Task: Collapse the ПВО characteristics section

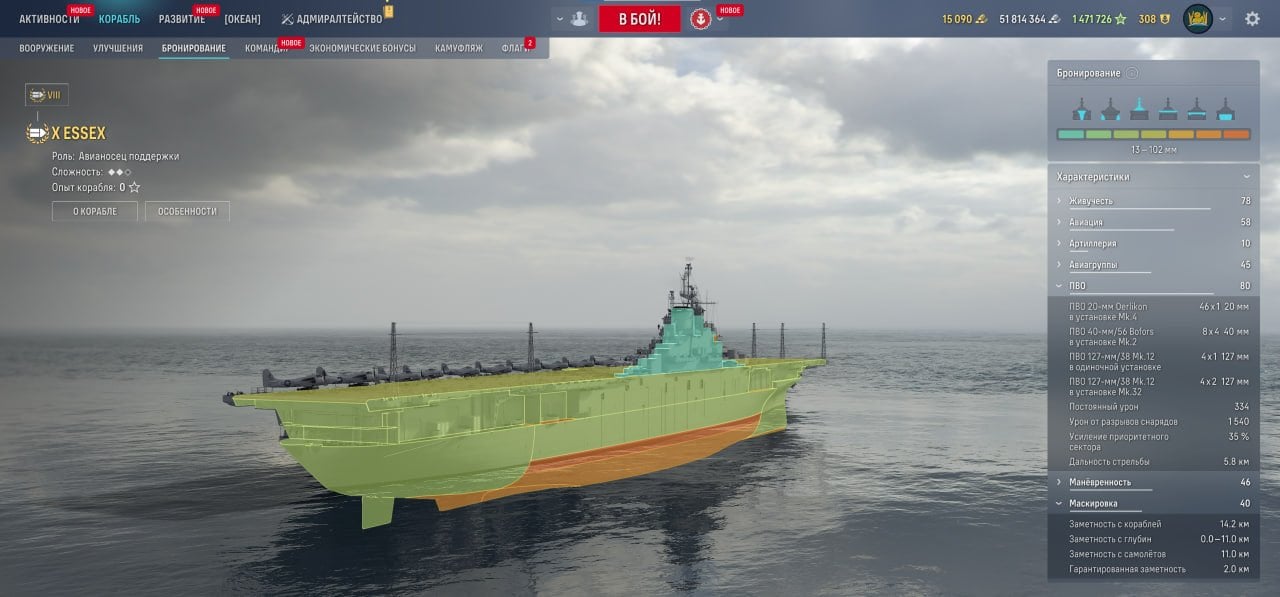Action: click(1076, 286)
